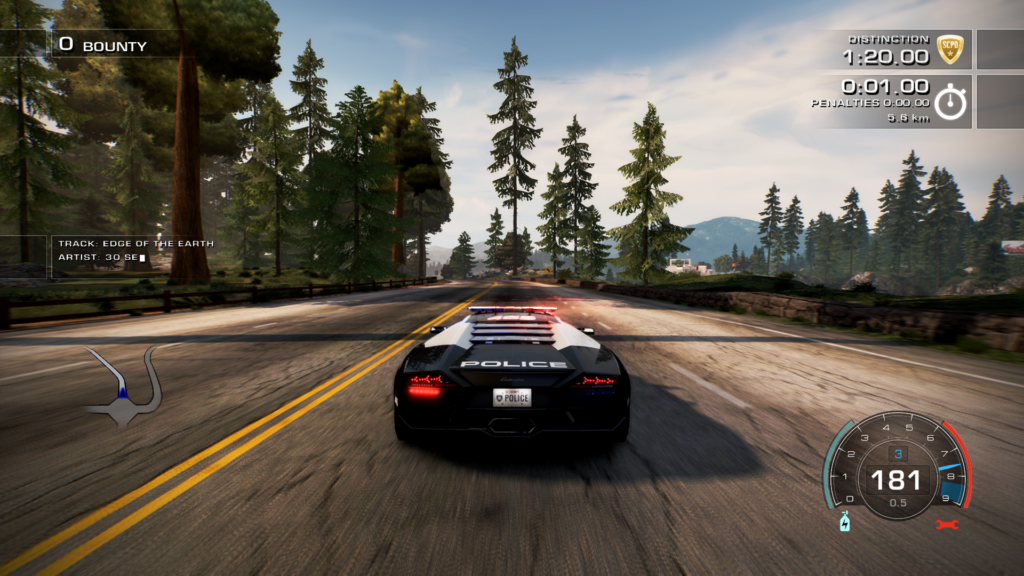Click the stopwatch timer icon

click(x=950, y=102)
